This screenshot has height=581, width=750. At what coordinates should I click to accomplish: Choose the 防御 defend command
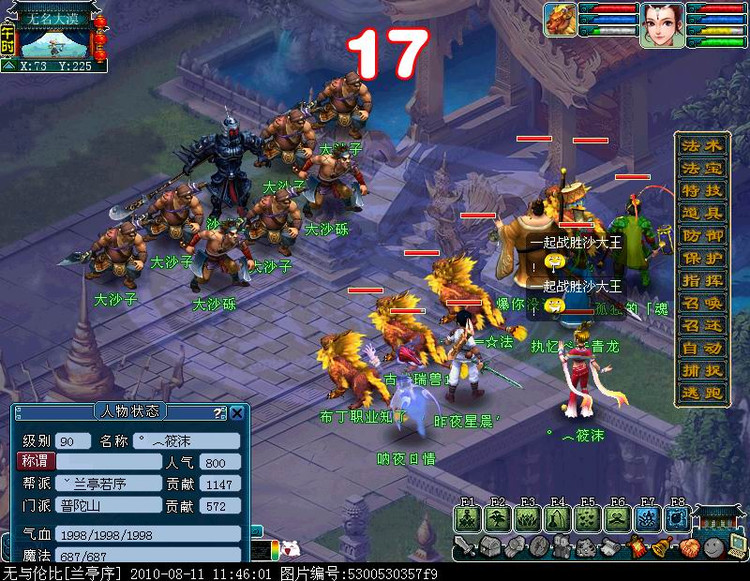(x=702, y=236)
